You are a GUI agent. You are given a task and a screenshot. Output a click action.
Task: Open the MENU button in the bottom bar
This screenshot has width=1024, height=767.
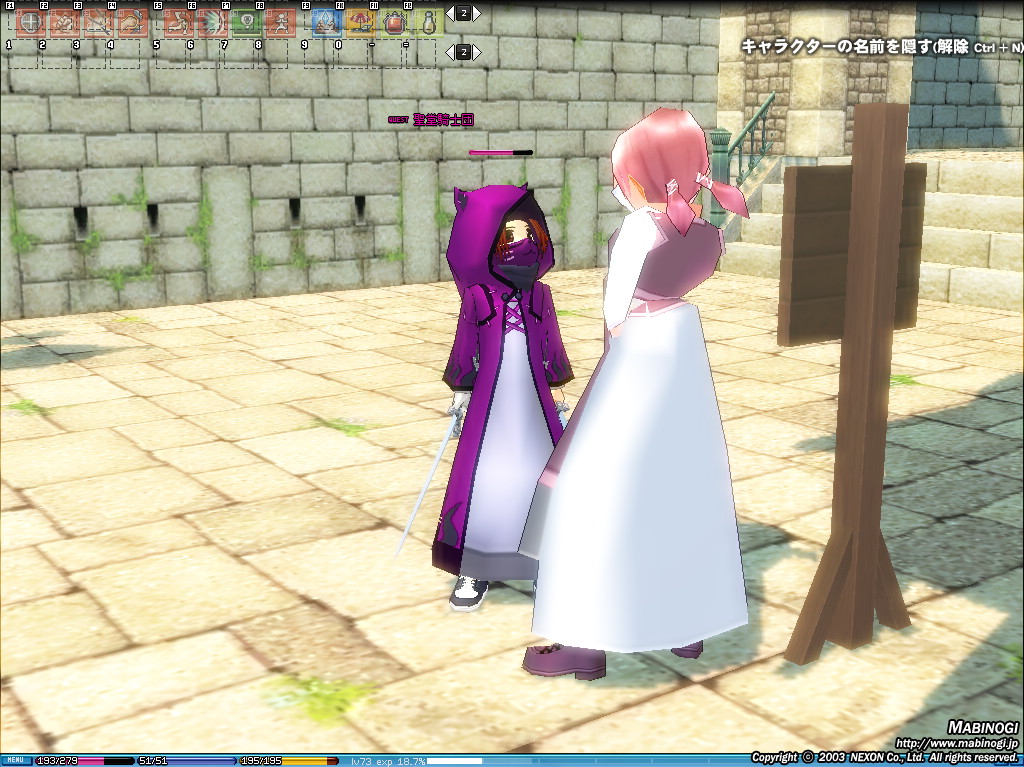(16, 761)
